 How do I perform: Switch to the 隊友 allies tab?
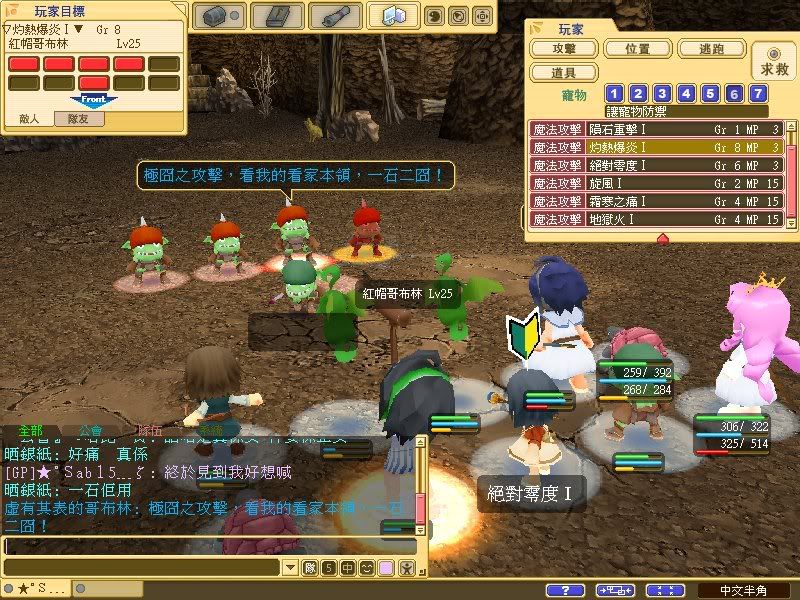[81, 118]
